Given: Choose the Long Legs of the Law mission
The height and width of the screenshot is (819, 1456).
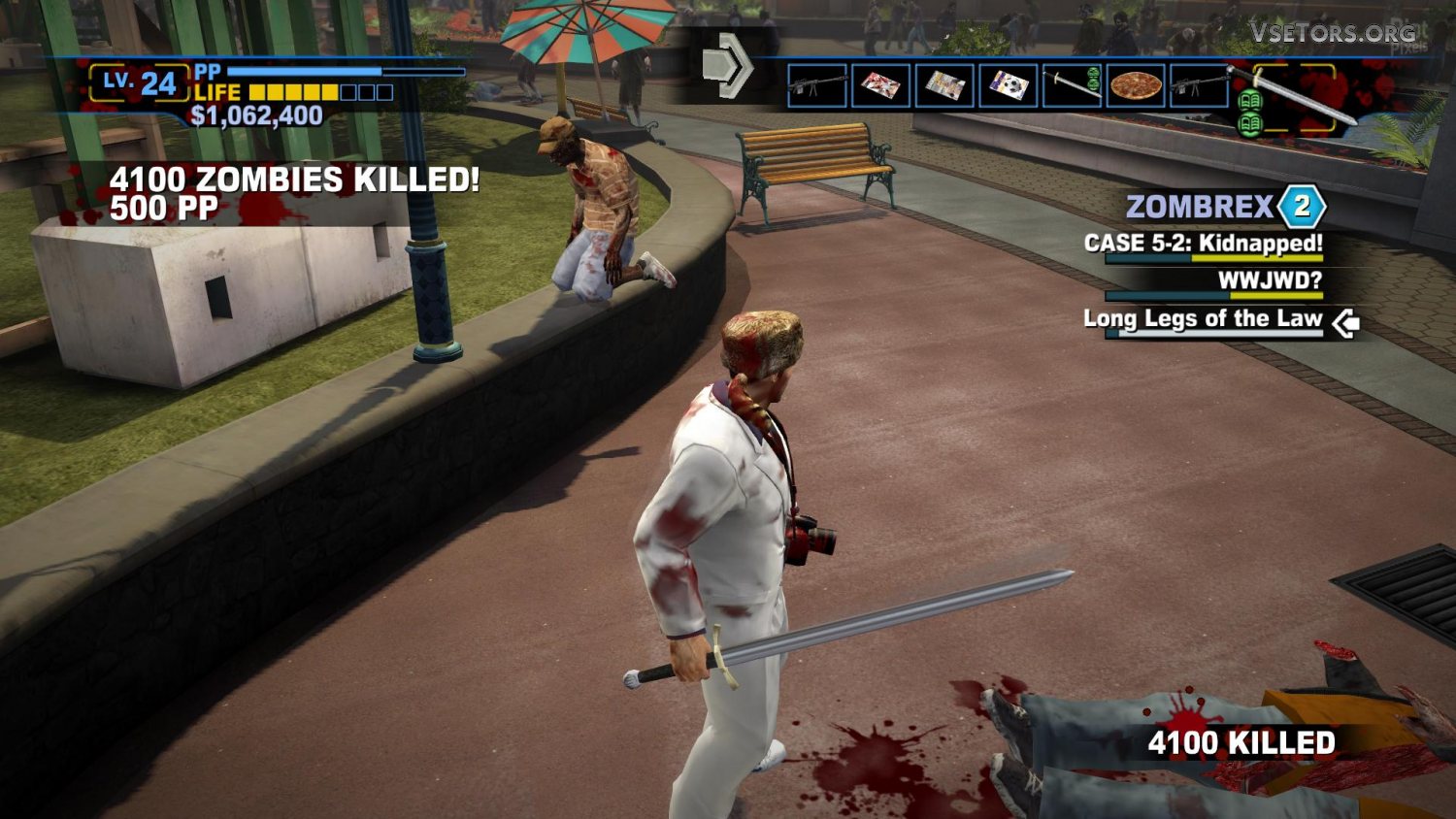Looking at the screenshot, I should click(1203, 319).
